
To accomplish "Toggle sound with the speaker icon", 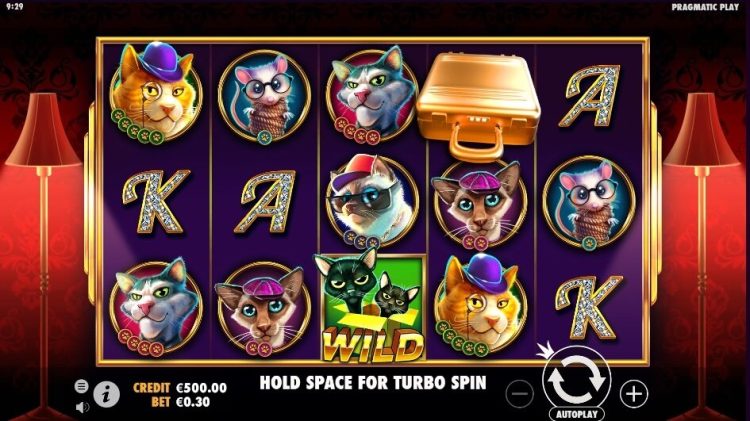I will tap(81, 406).
